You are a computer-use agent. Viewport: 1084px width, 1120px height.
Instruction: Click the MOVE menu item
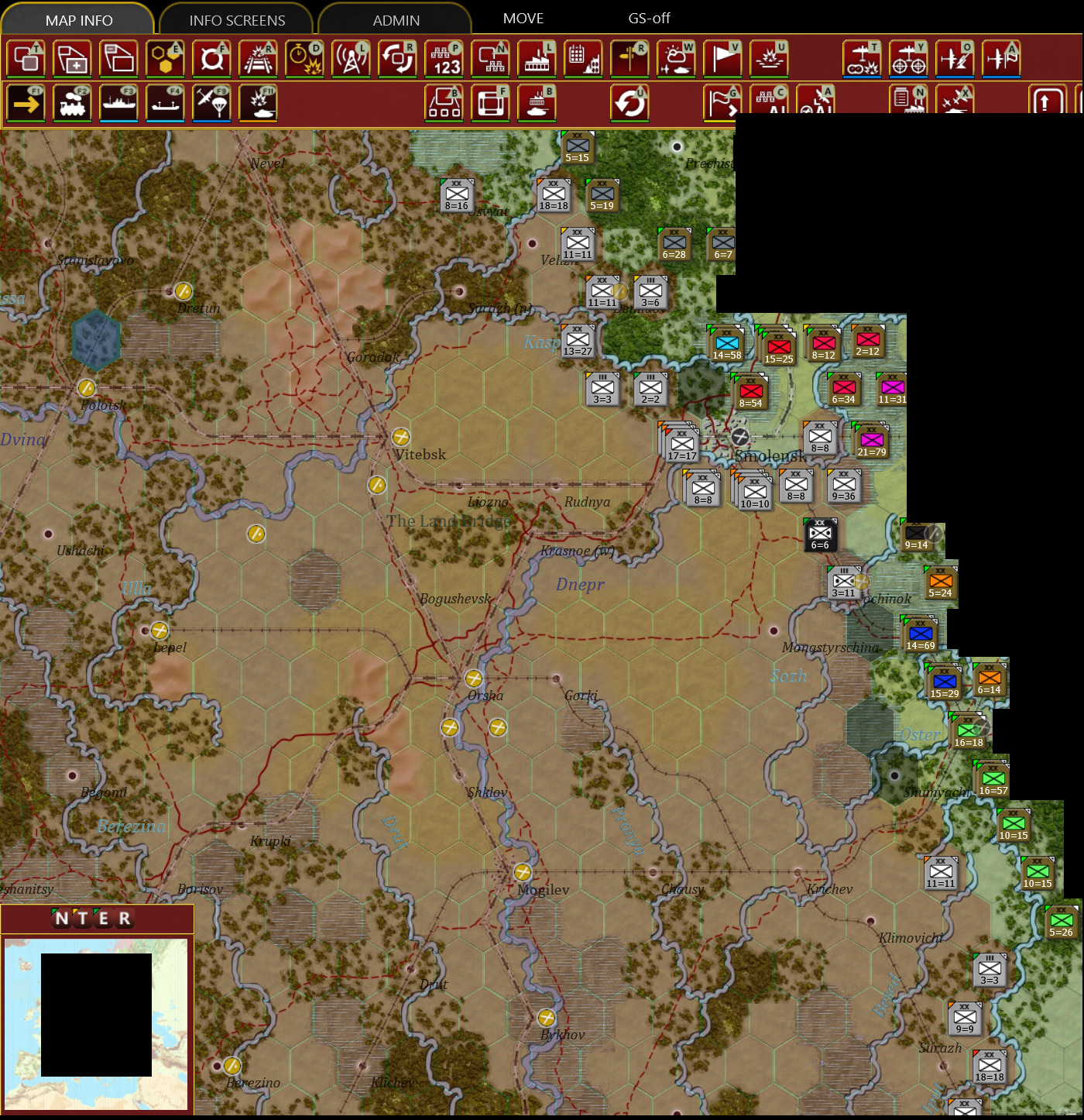click(524, 18)
